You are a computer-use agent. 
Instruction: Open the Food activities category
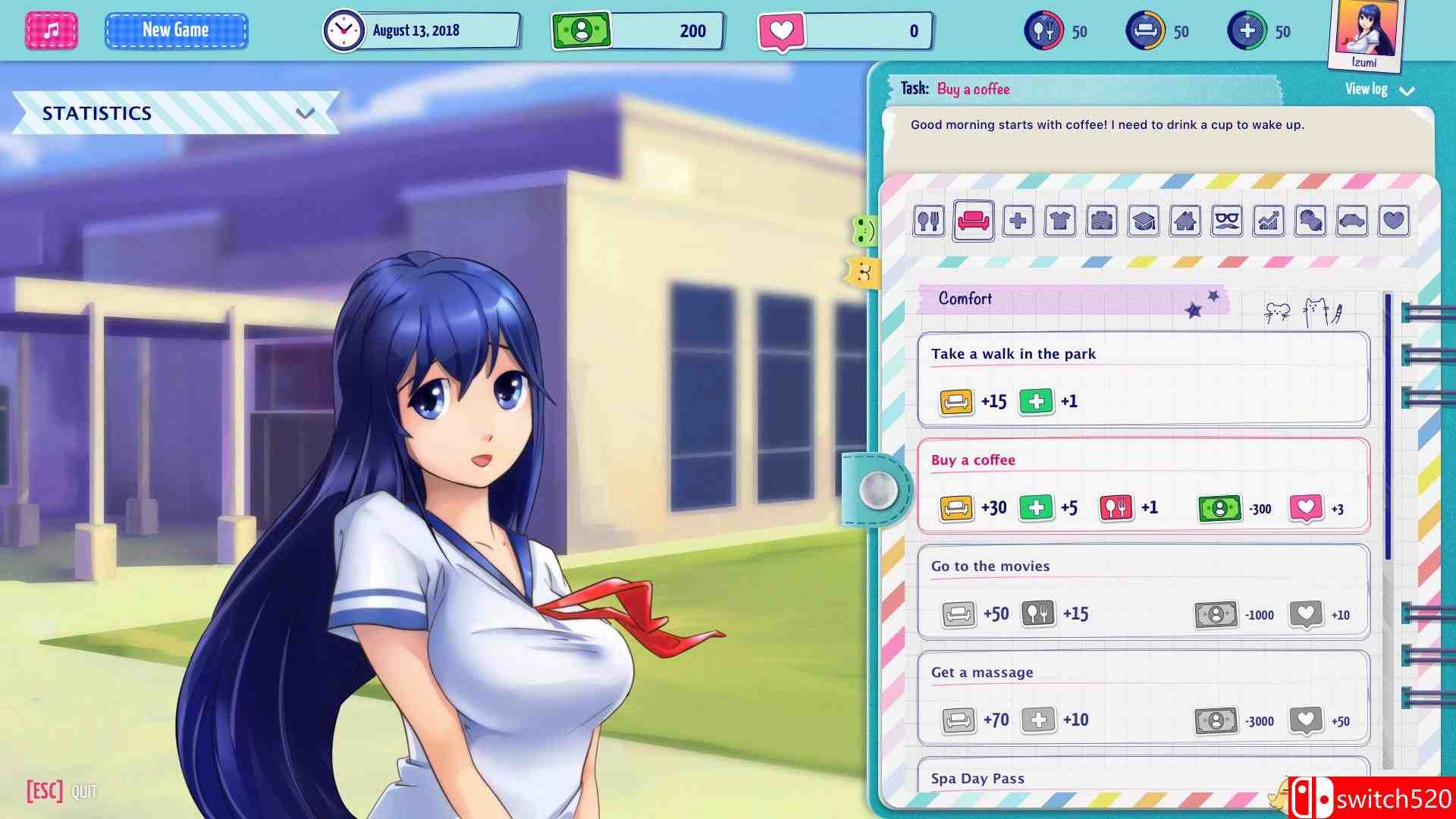click(929, 222)
